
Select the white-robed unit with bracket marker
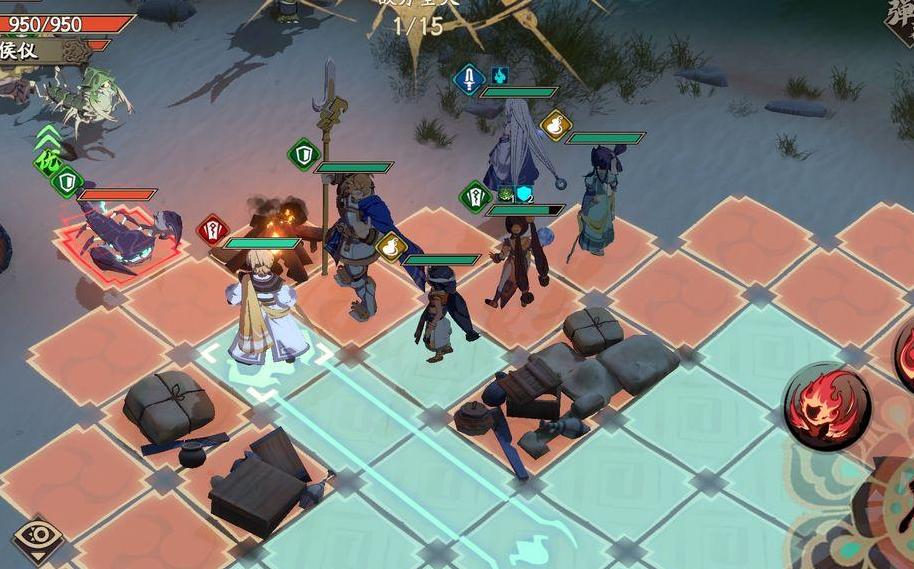[265, 315]
